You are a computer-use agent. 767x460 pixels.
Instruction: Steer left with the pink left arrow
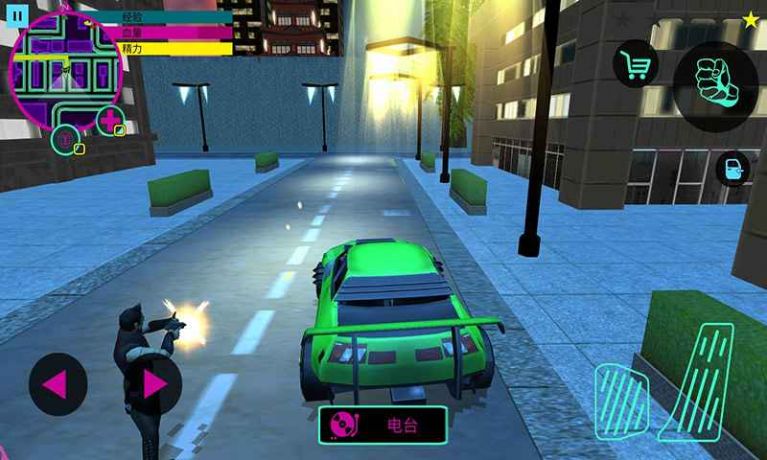coord(57,384)
